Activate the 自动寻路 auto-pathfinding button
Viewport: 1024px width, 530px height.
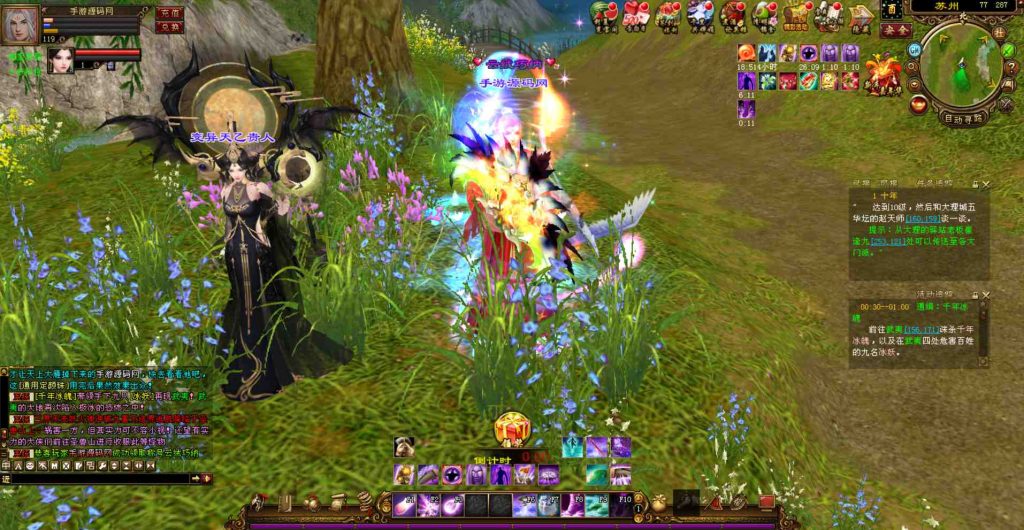pos(964,117)
